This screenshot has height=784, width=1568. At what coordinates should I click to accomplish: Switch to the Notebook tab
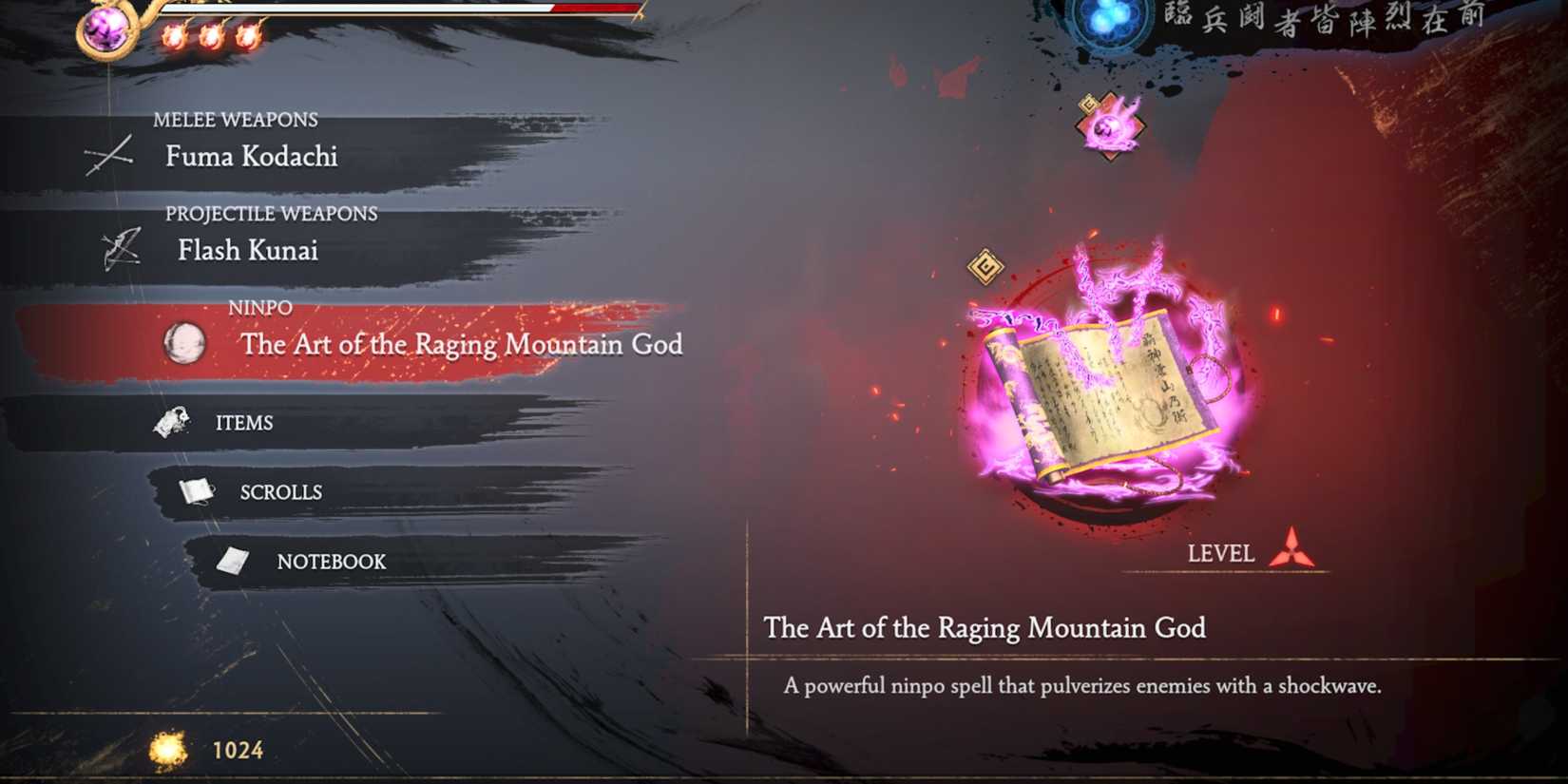click(x=330, y=562)
